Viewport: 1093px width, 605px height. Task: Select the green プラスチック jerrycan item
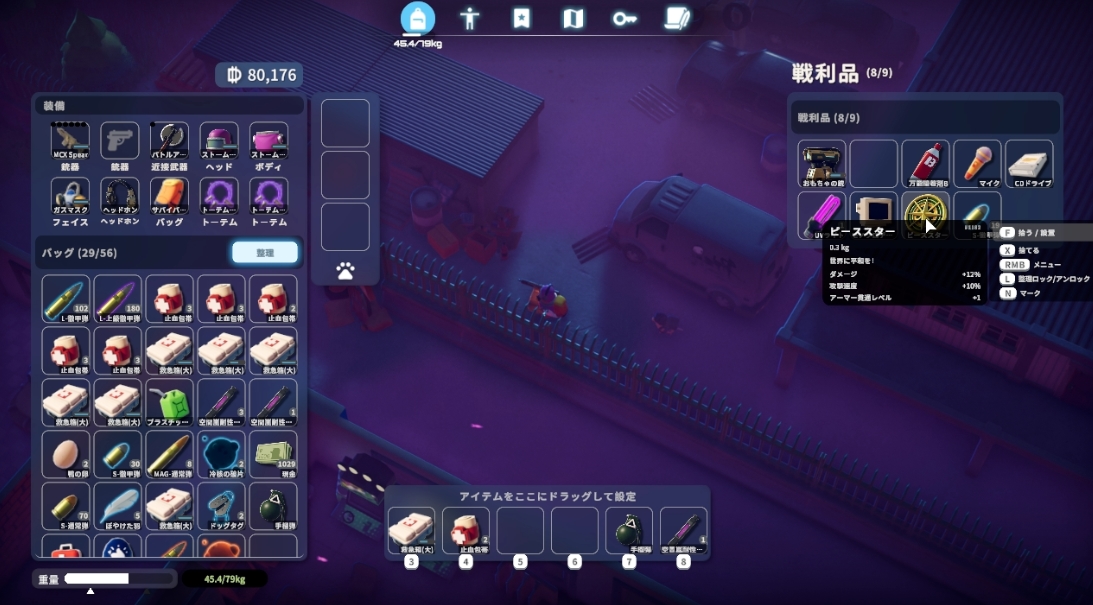169,403
